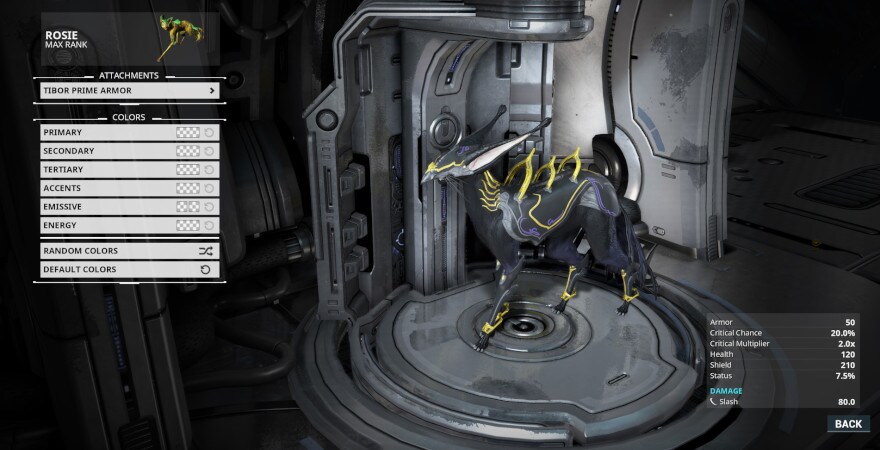The height and width of the screenshot is (450, 880).
Task: Restore Default Colors
Action: point(128,269)
